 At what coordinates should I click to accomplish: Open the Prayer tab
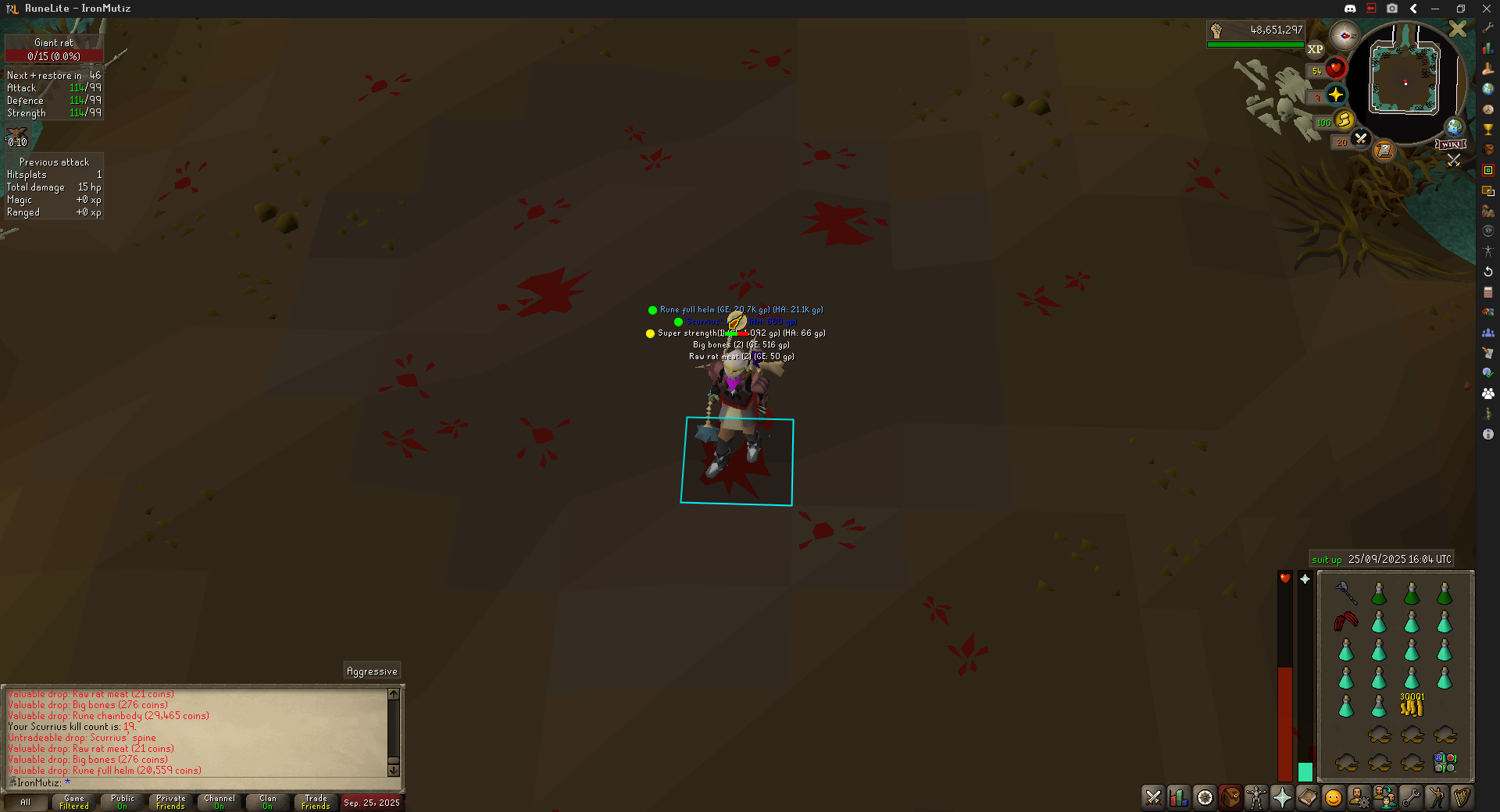pyautogui.click(x=1282, y=797)
